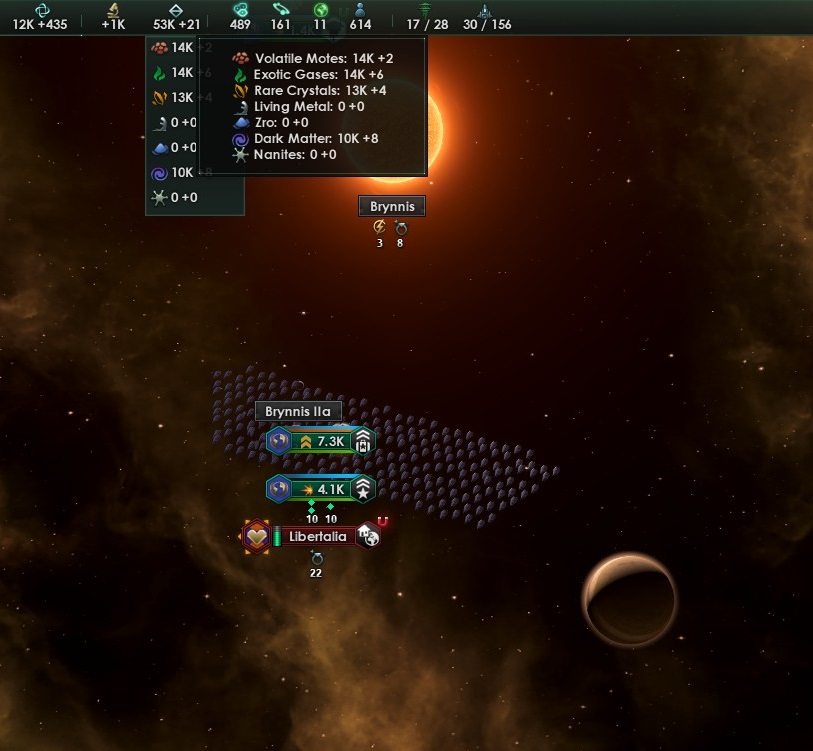
Task: Select the 4.1K fleet badge
Action: (321, 490)
